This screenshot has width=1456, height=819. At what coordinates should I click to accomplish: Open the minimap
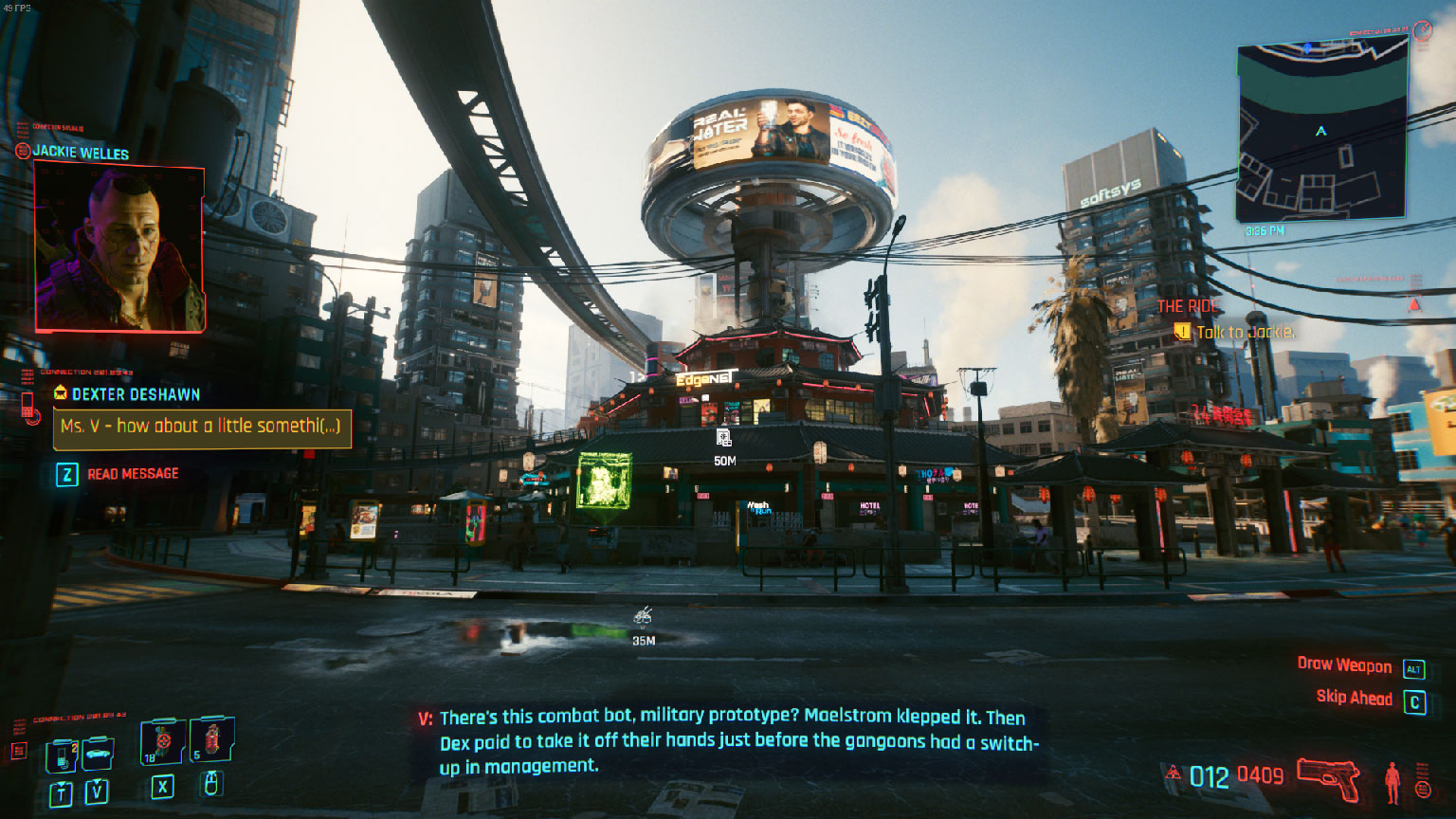(1321, 133)
